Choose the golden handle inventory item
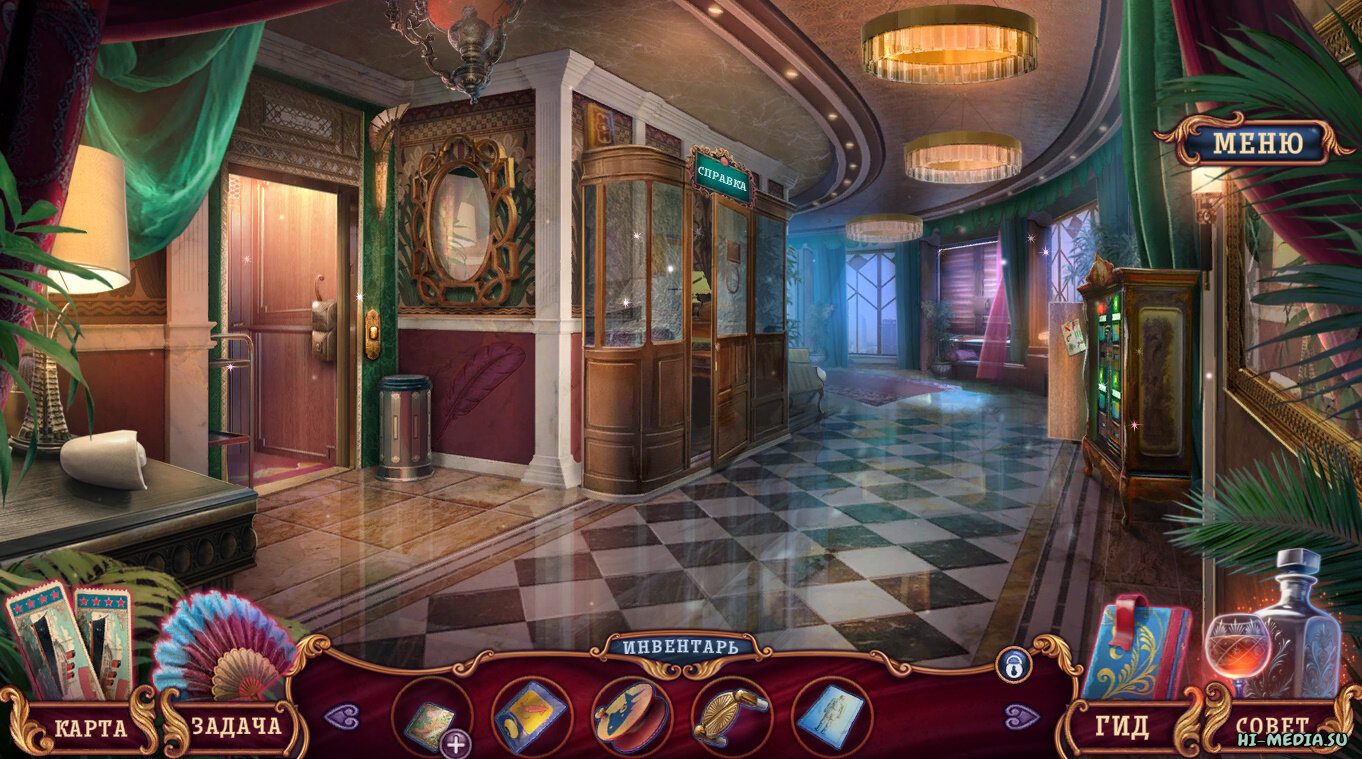Viewport: 1362px width, 759px height. (731, 715)
